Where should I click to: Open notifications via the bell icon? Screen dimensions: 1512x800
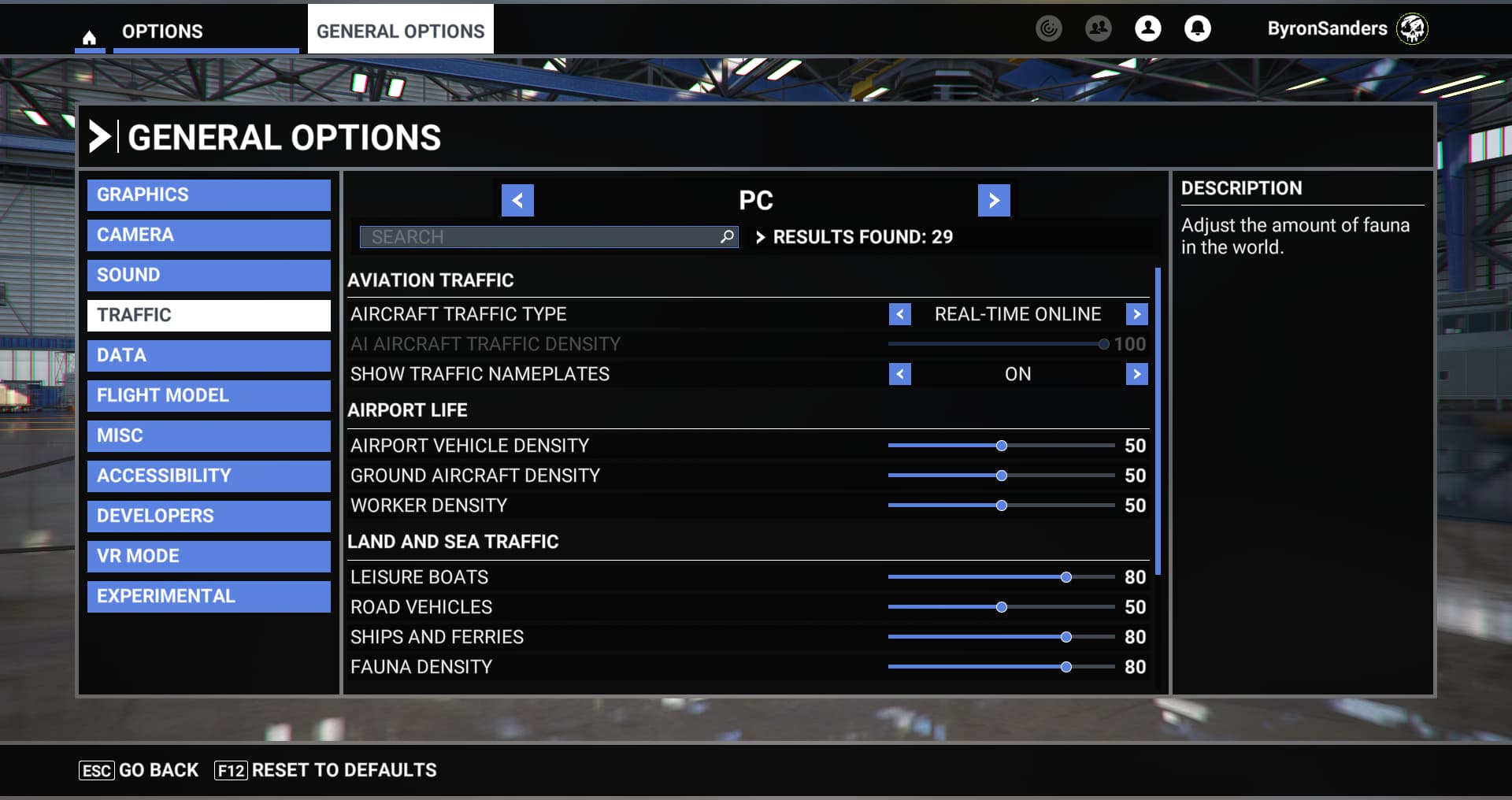click(x=1198, y=28)
